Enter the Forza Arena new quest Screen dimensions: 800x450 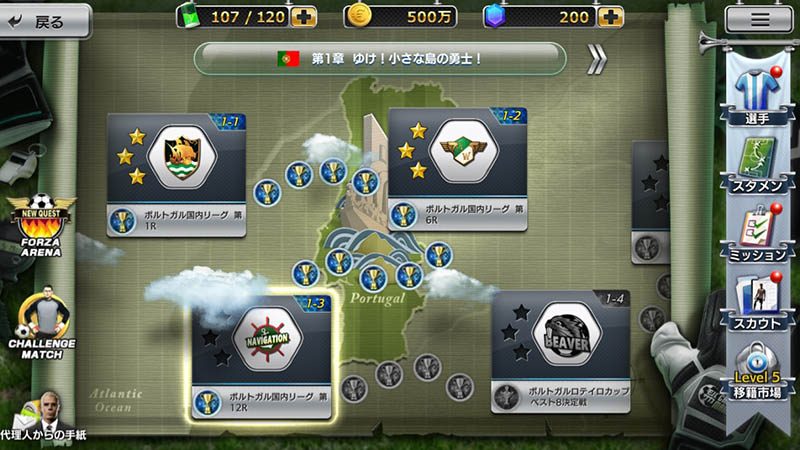tap(38, 225)
